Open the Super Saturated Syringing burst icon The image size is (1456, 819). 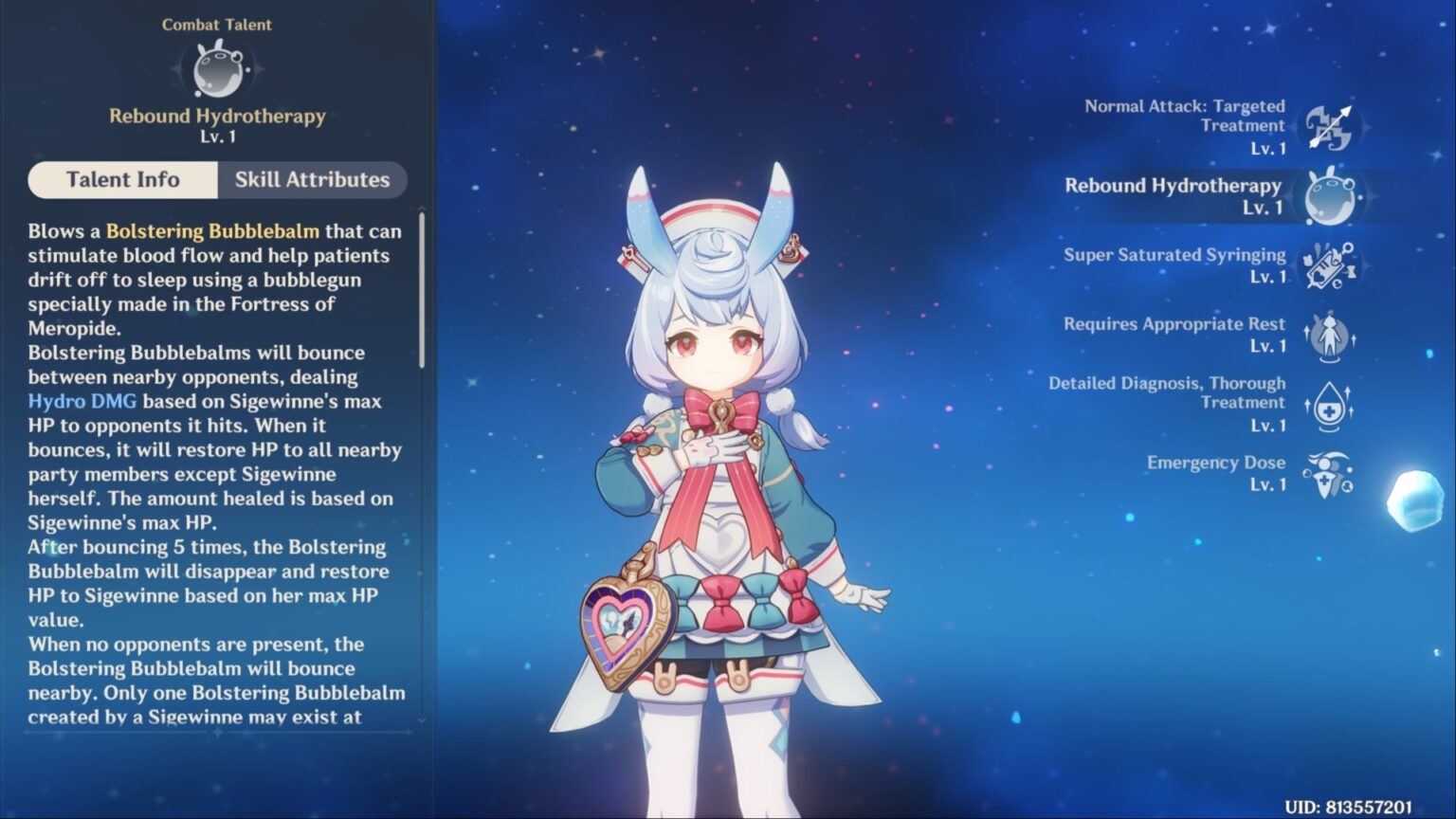coord(1331,265)
